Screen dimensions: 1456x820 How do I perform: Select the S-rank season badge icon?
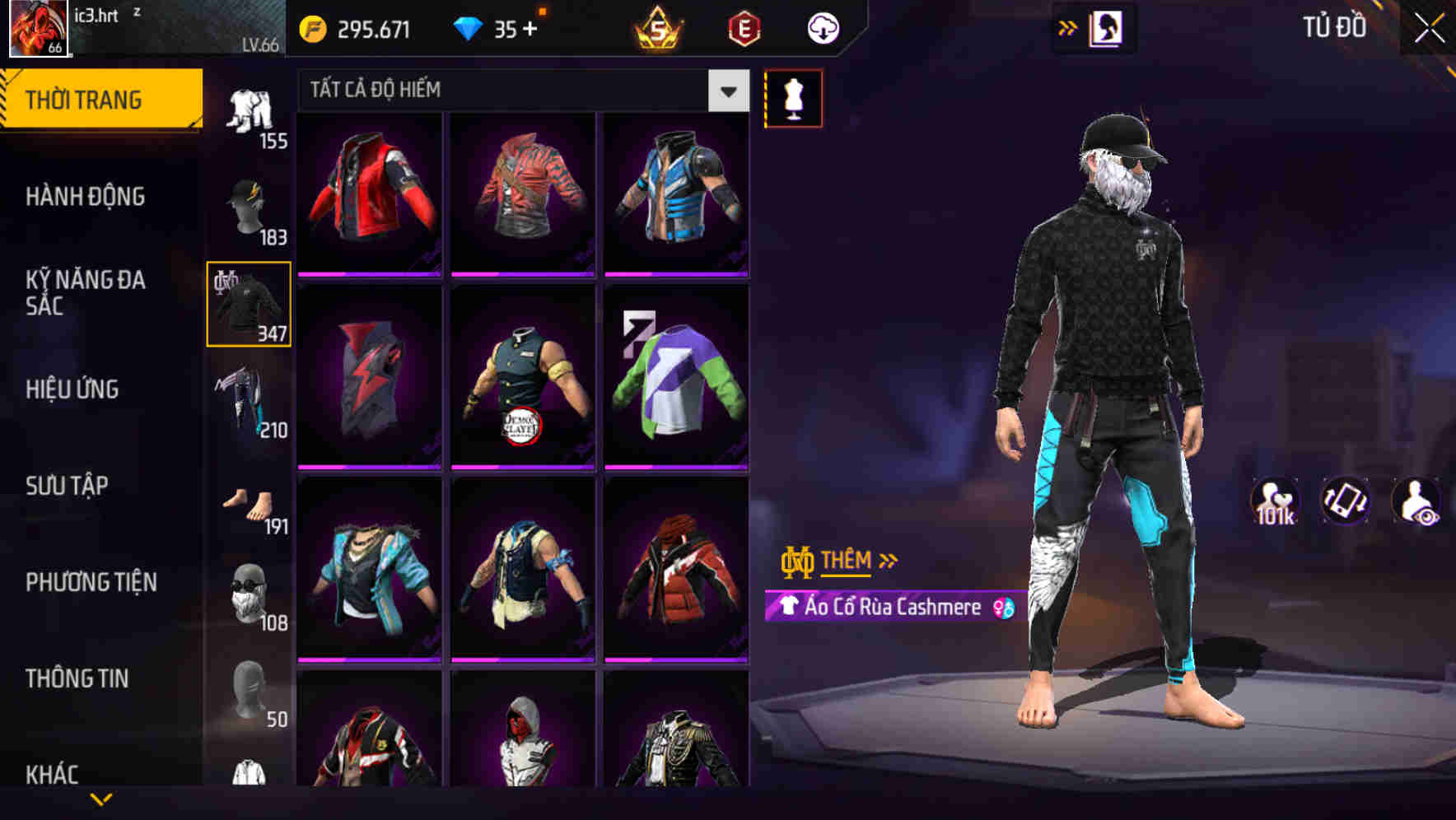point(655,27)
